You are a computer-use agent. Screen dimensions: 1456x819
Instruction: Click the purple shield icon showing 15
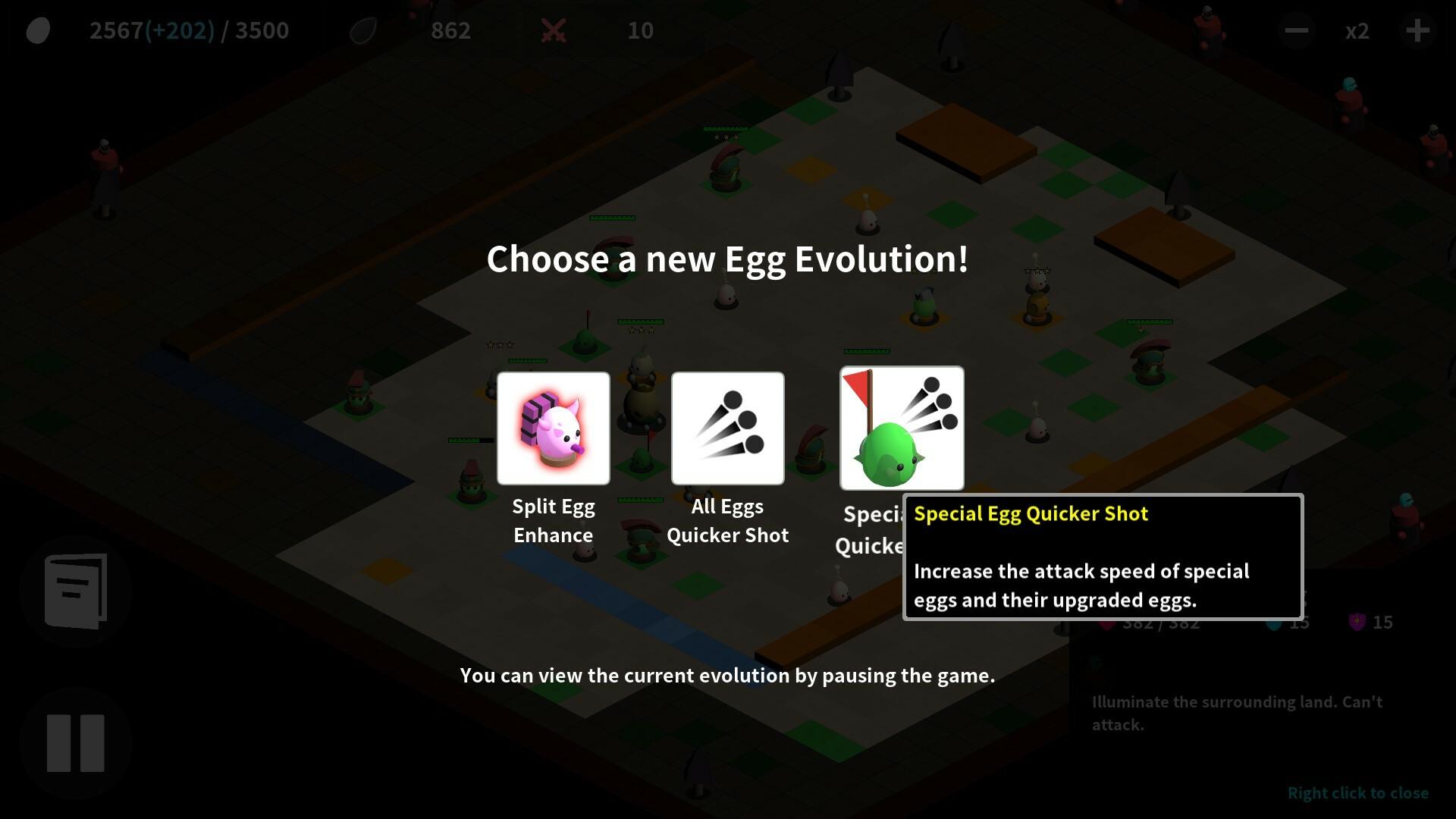[1356, 622]
